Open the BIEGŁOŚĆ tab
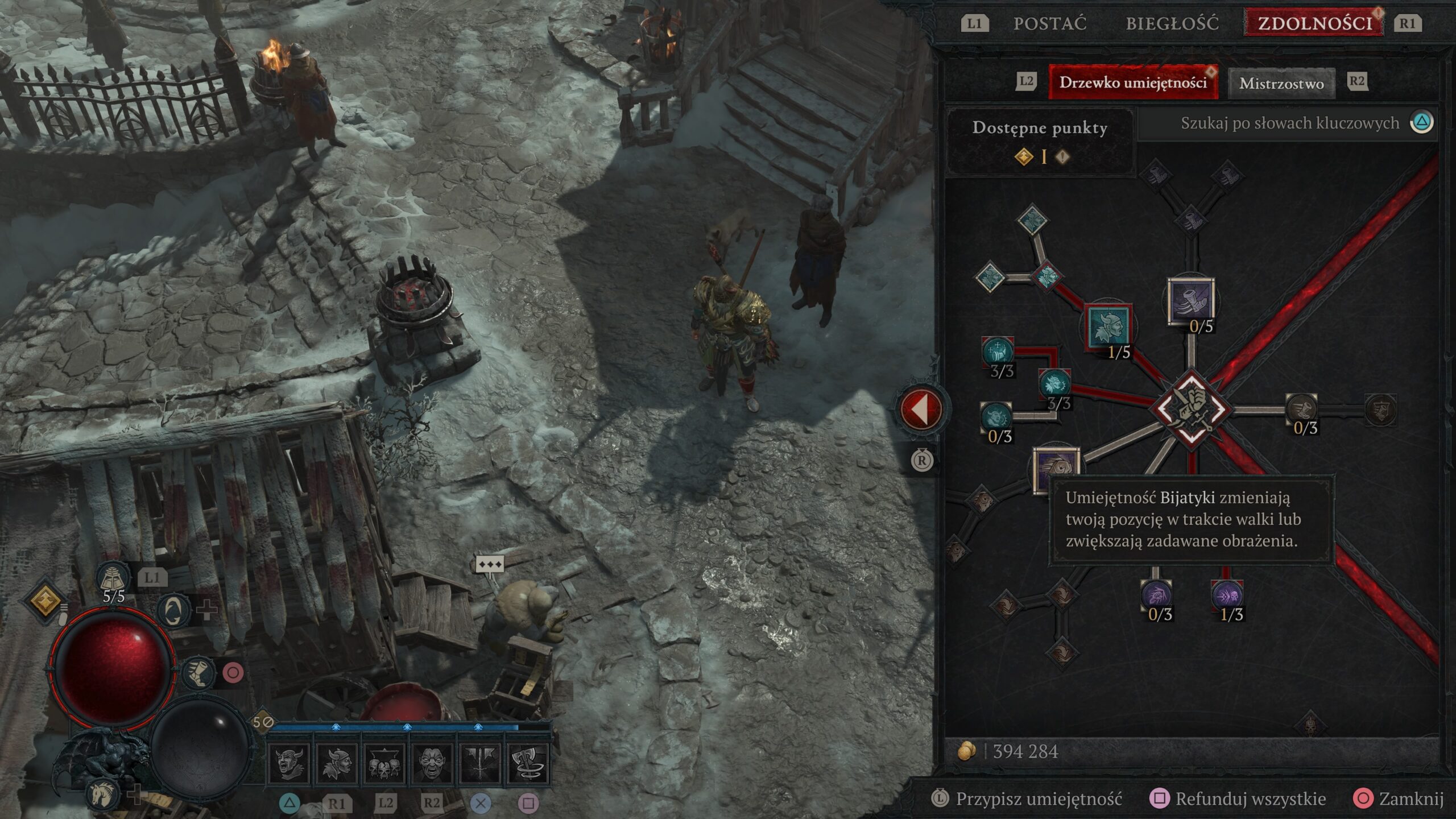 (1172, 24)
